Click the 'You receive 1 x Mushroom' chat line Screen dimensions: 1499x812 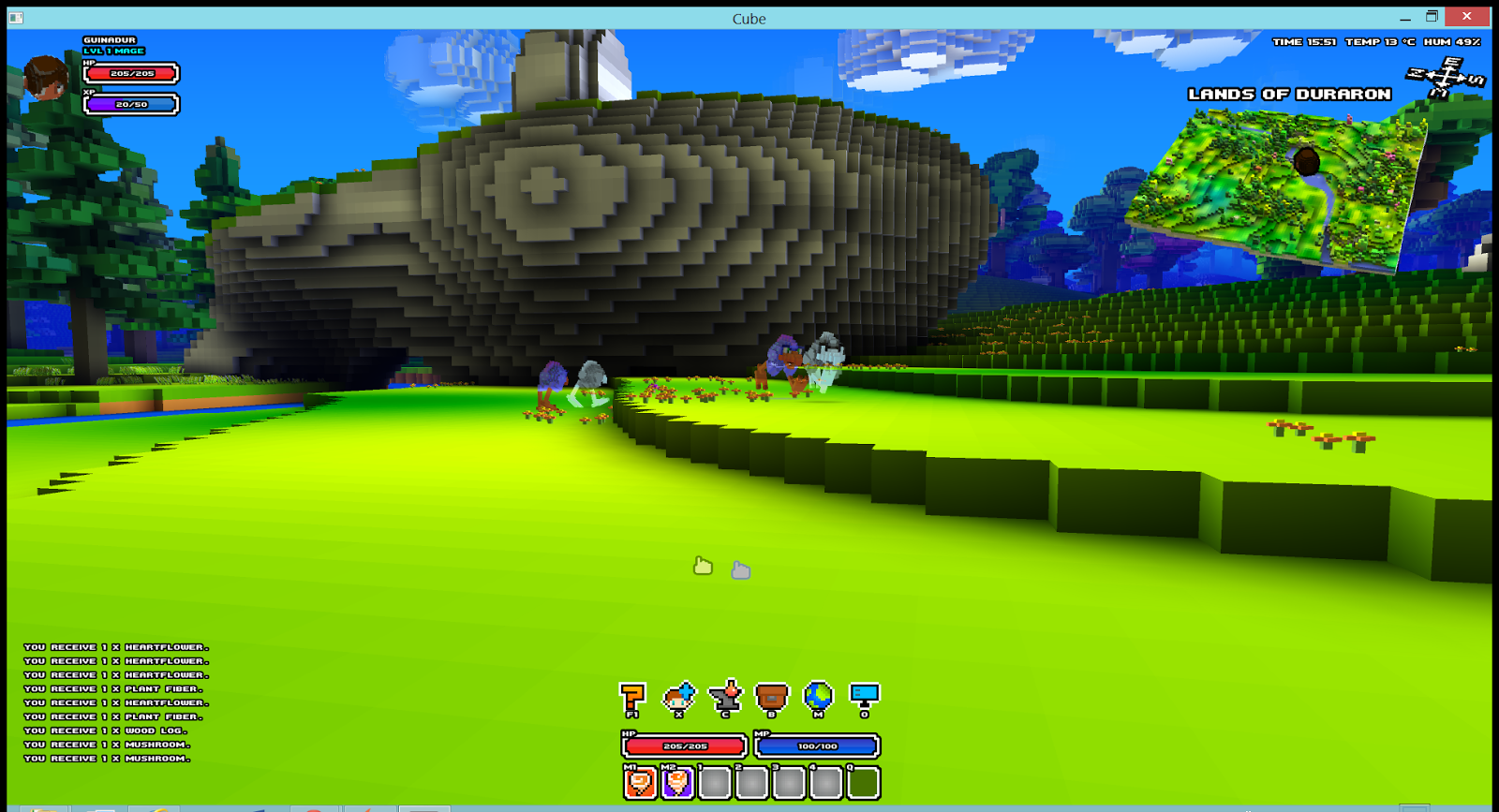click(x=106, y=757)
